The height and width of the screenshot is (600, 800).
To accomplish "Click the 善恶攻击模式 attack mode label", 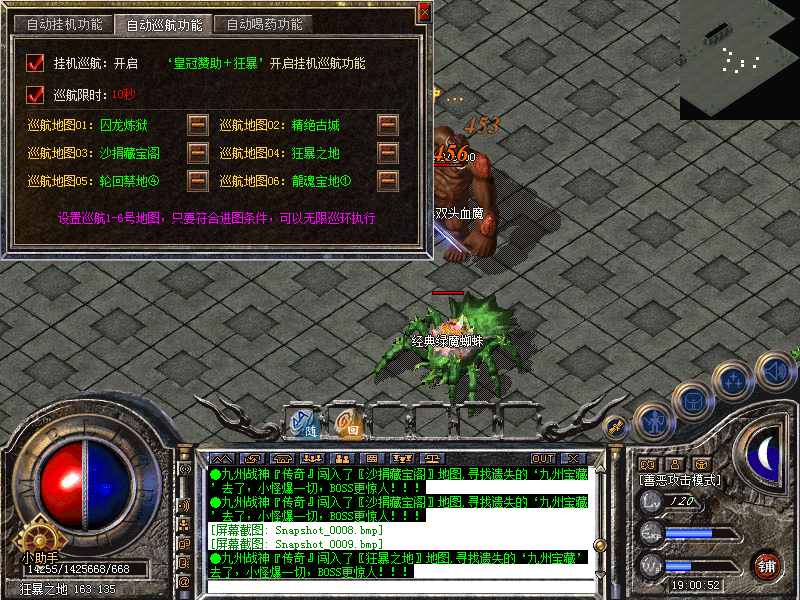I will click(680, 480).
